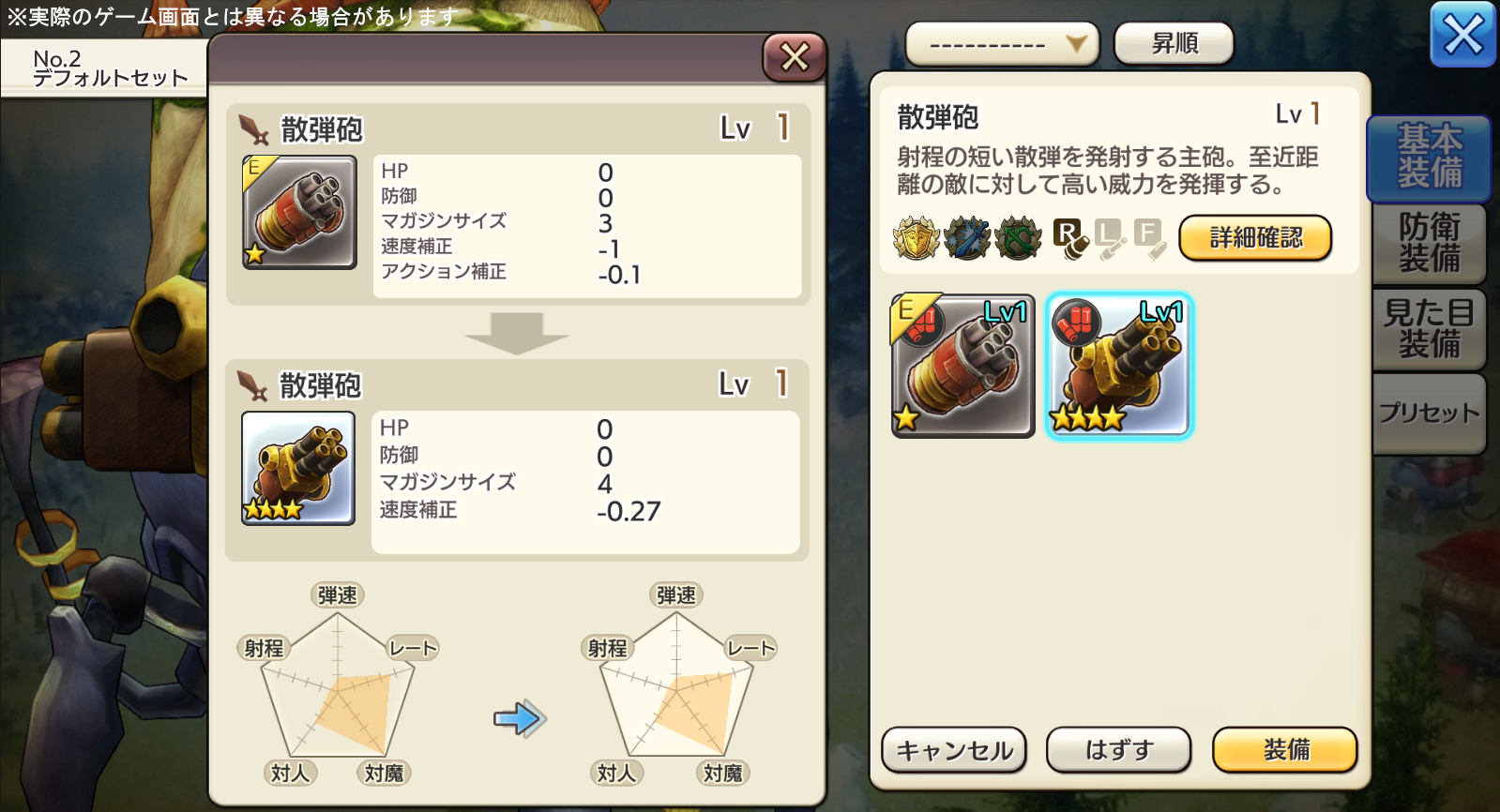Open 詳細確認 weapon details
Screen dimensions: 1500x812
click(1254, 238)
